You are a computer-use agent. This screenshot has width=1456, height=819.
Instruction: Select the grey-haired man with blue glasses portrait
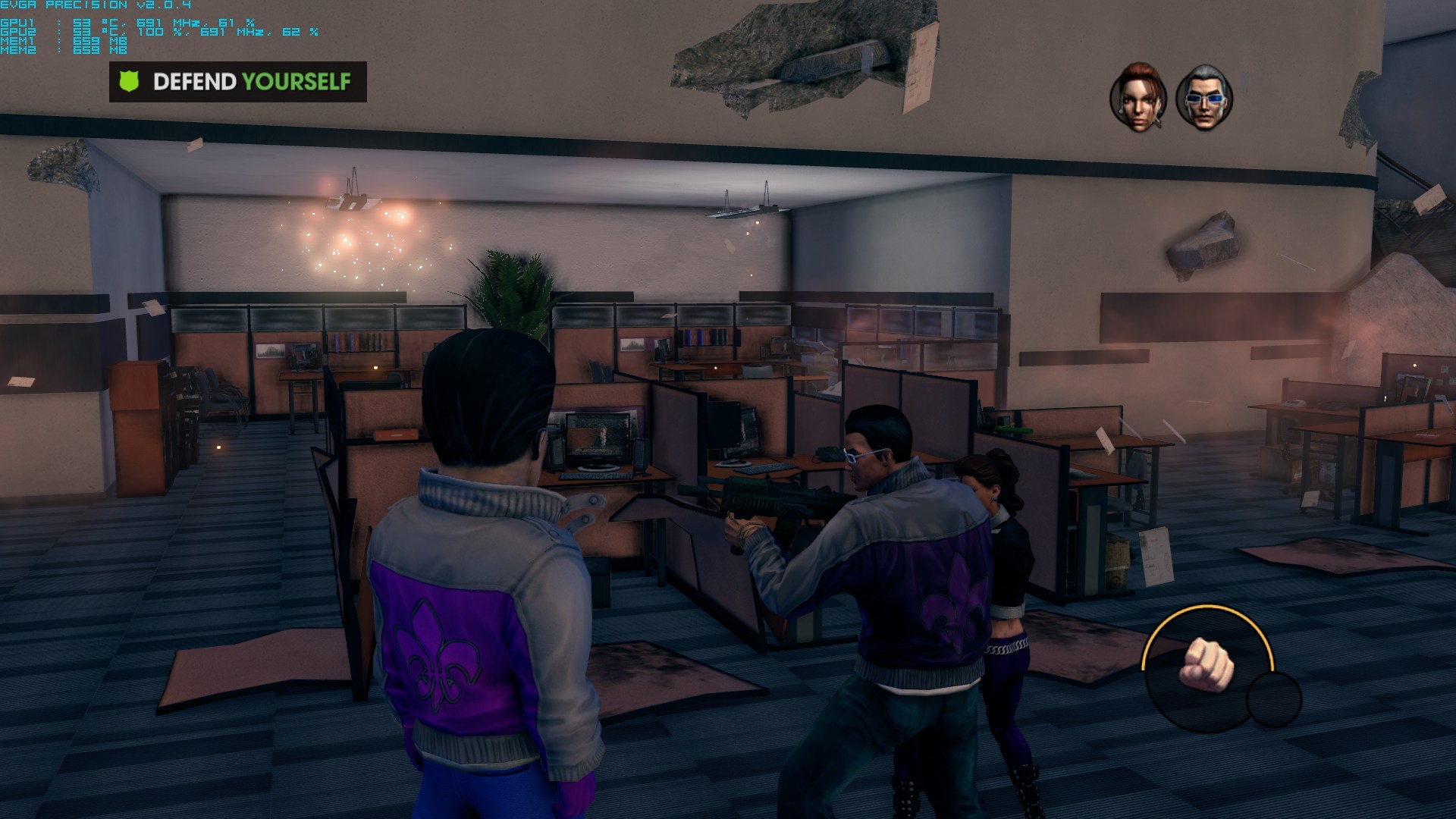(x=1204, y=97)
